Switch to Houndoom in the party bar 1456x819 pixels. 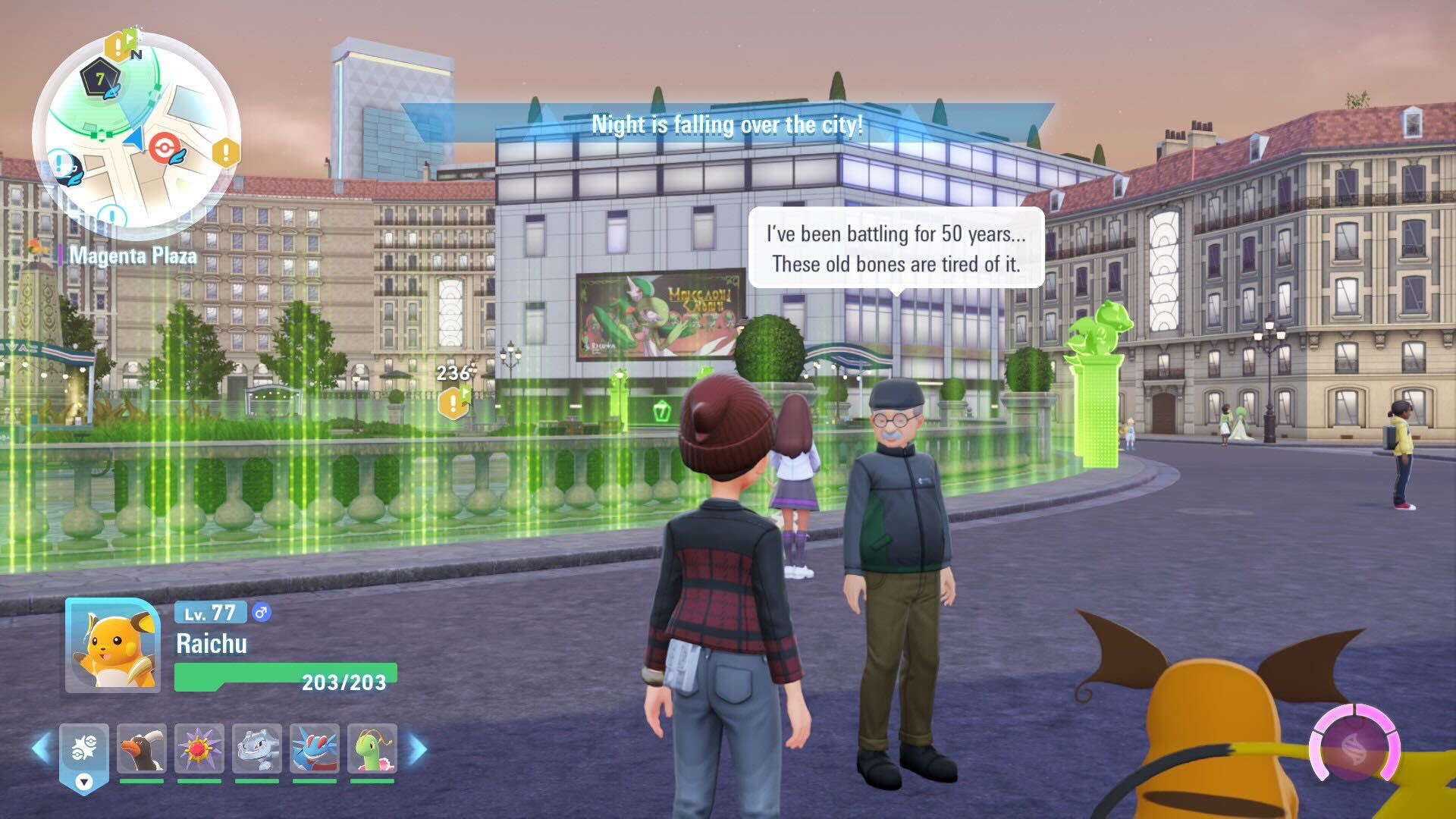[142, 748]
